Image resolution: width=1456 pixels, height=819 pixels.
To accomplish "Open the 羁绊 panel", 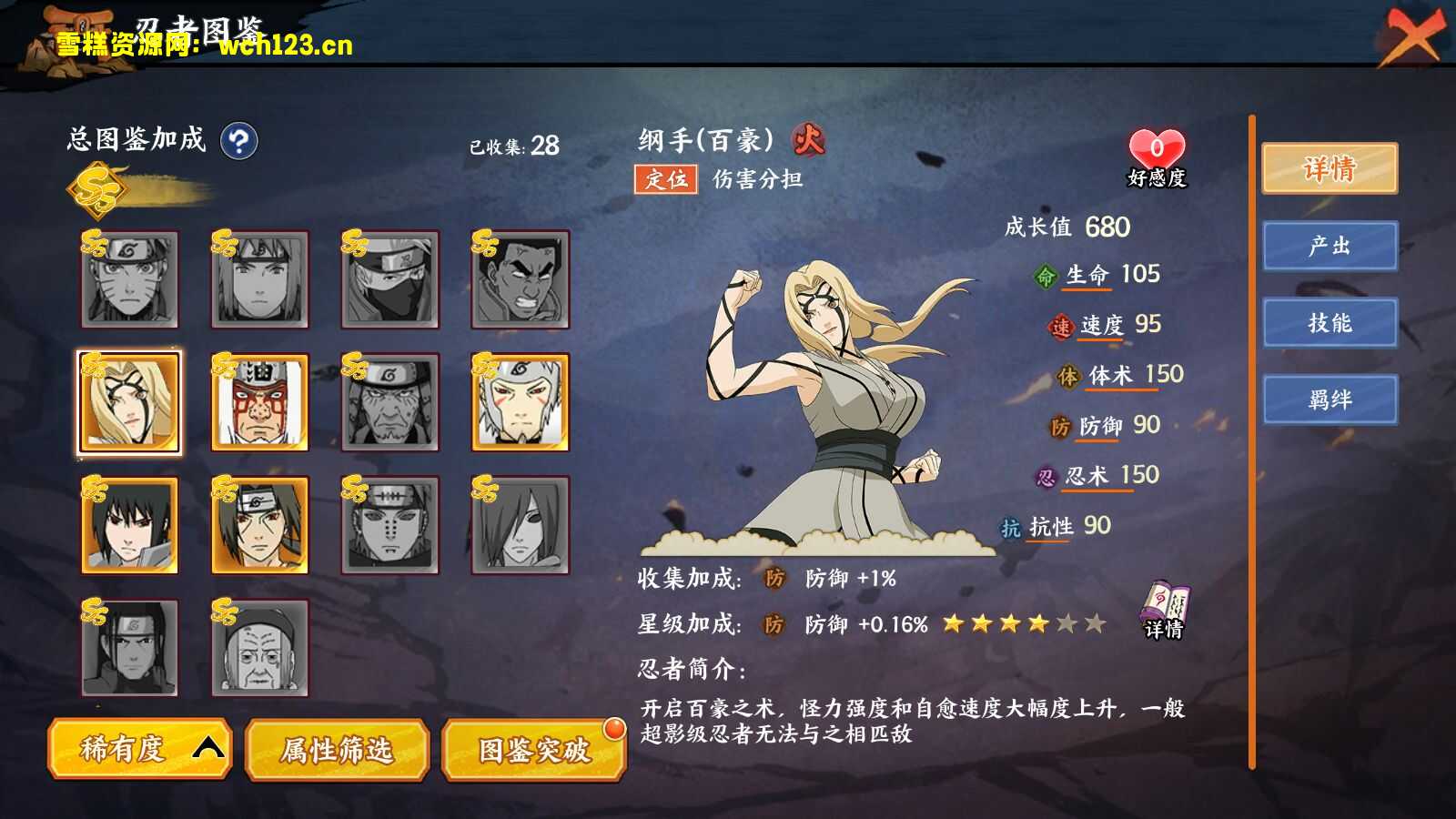I will (x=1330, y=399).
